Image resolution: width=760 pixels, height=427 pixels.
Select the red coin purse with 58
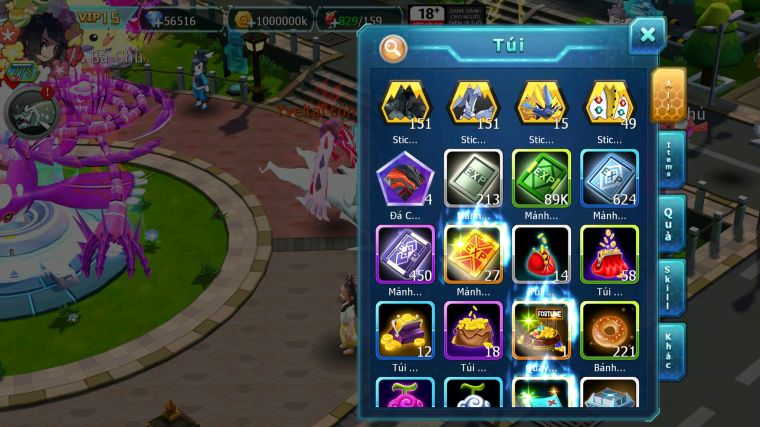pyautogui.click(x=609, y=254)
